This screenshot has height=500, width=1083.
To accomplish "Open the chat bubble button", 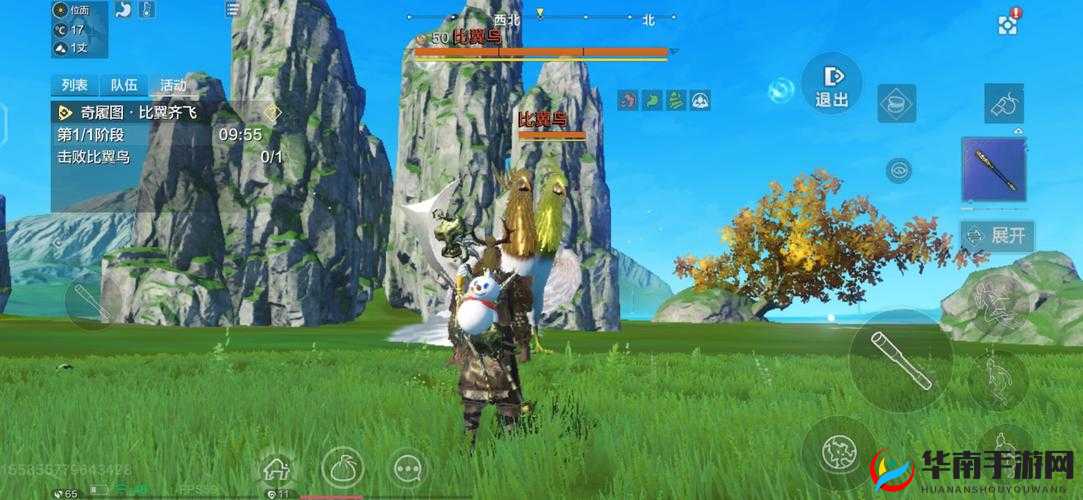I will point(406,467).
